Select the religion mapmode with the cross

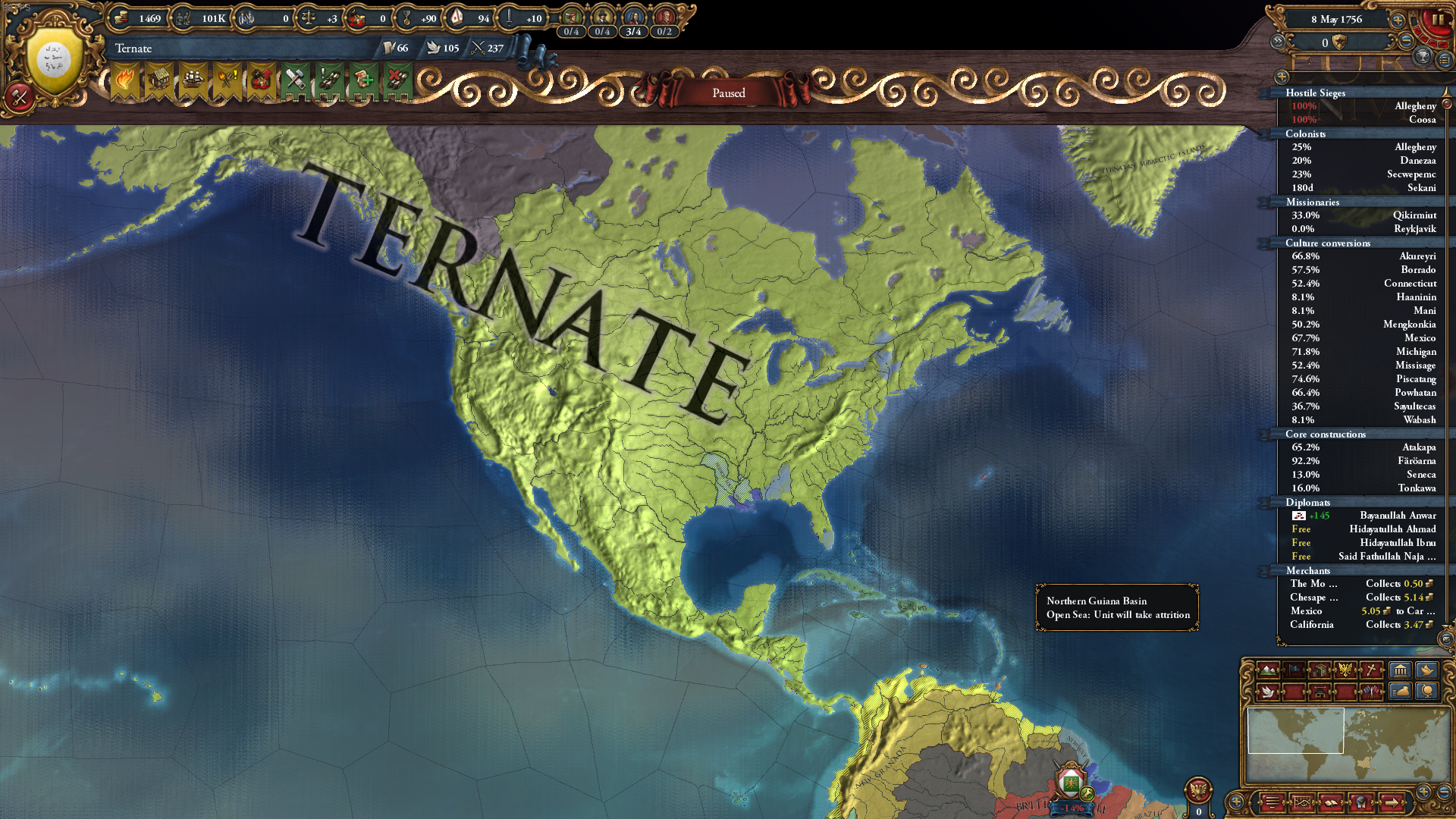(x=1369, y=670)
